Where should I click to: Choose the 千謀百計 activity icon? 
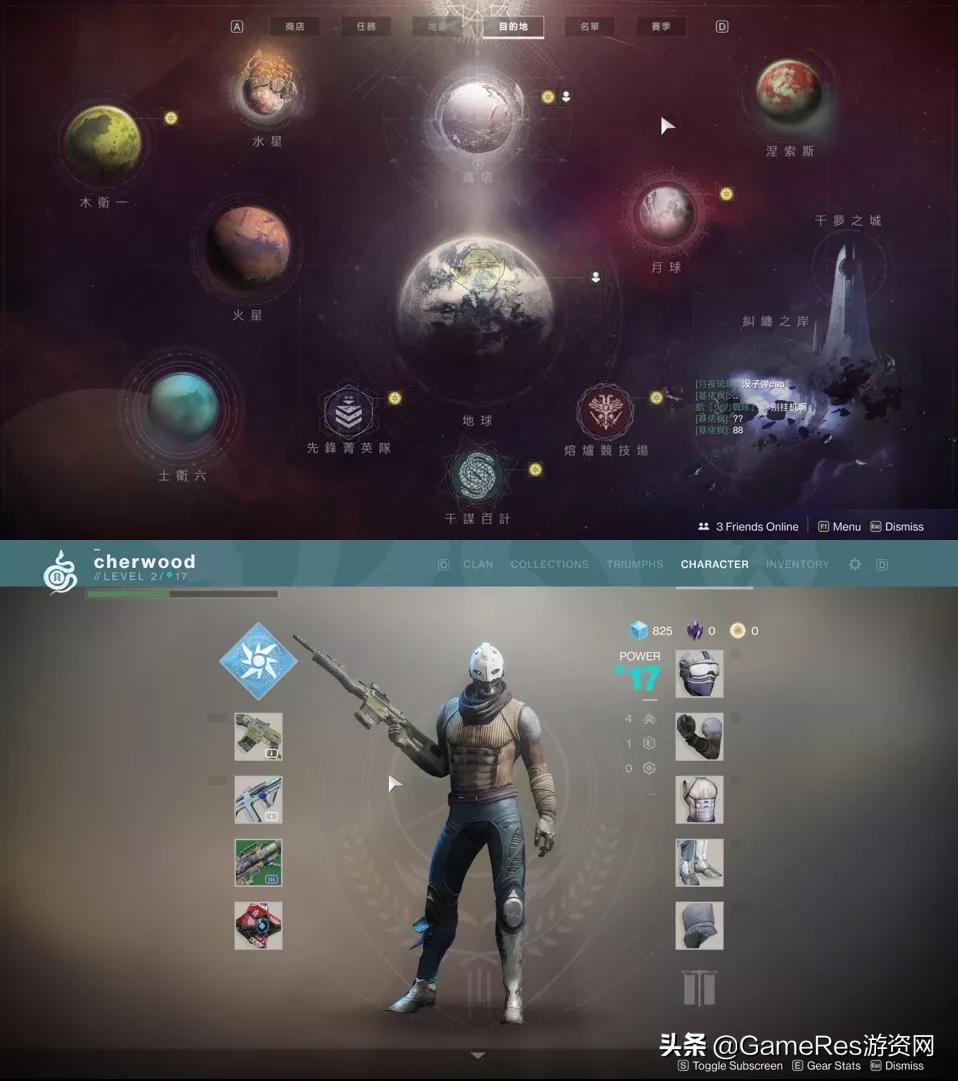[477, 475]
